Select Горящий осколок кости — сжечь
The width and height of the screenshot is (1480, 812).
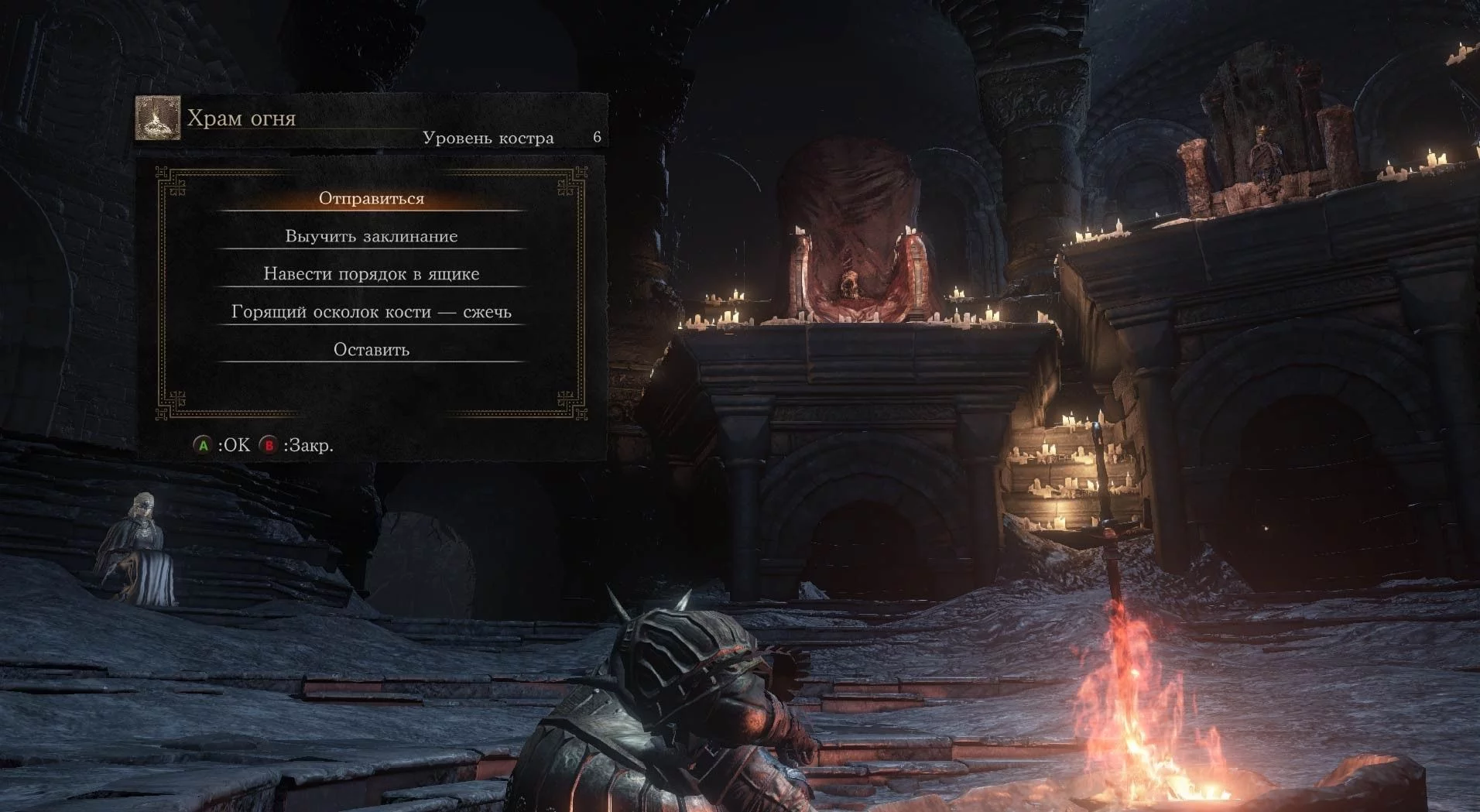point(371,312)
